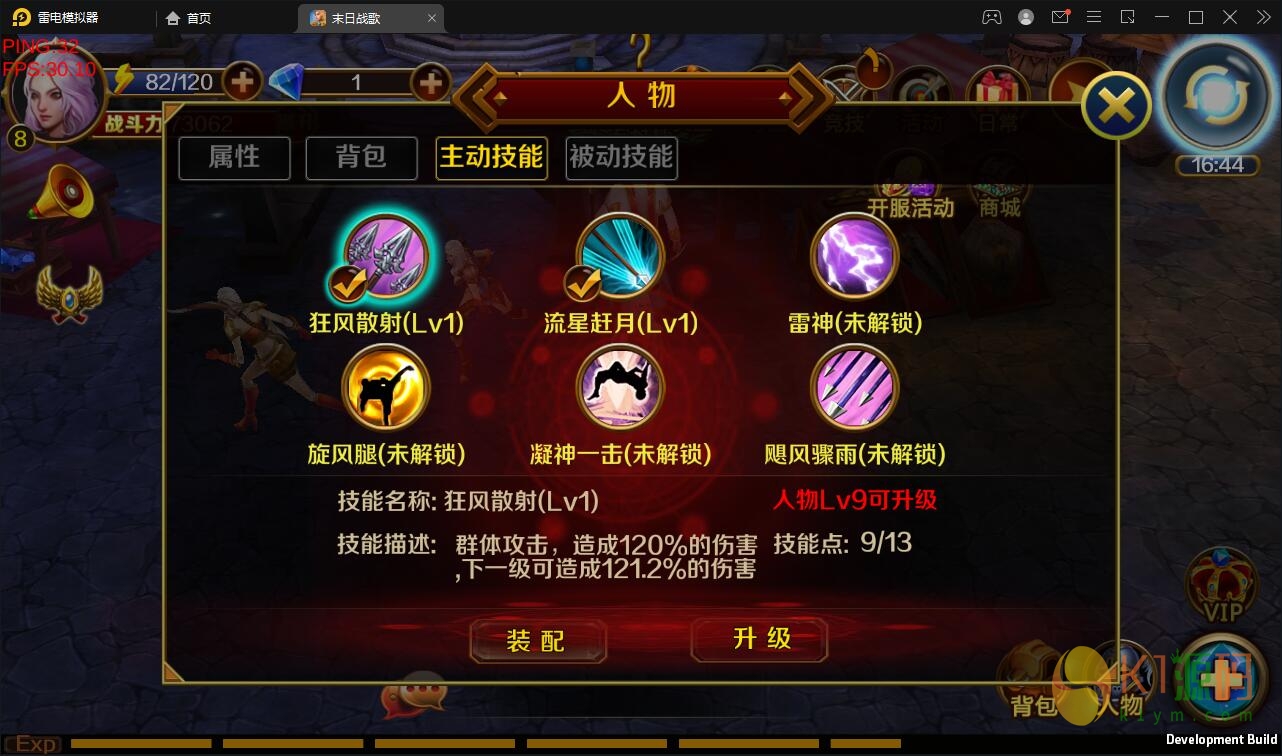Select the 流星赶月 skill icon
1282x756 pixels.
coord(618,254)
